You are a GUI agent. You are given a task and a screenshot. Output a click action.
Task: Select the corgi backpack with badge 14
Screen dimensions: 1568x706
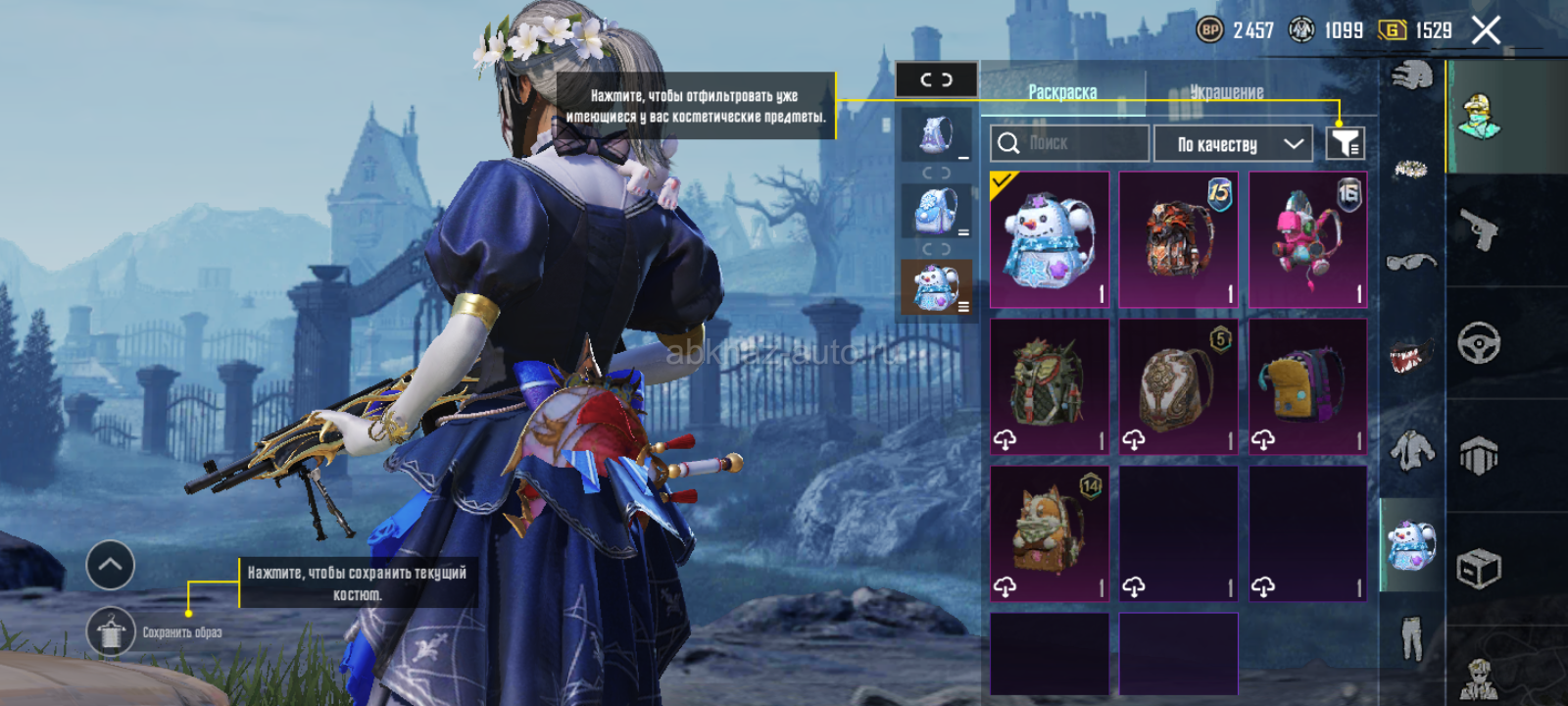pos(1050,533)
